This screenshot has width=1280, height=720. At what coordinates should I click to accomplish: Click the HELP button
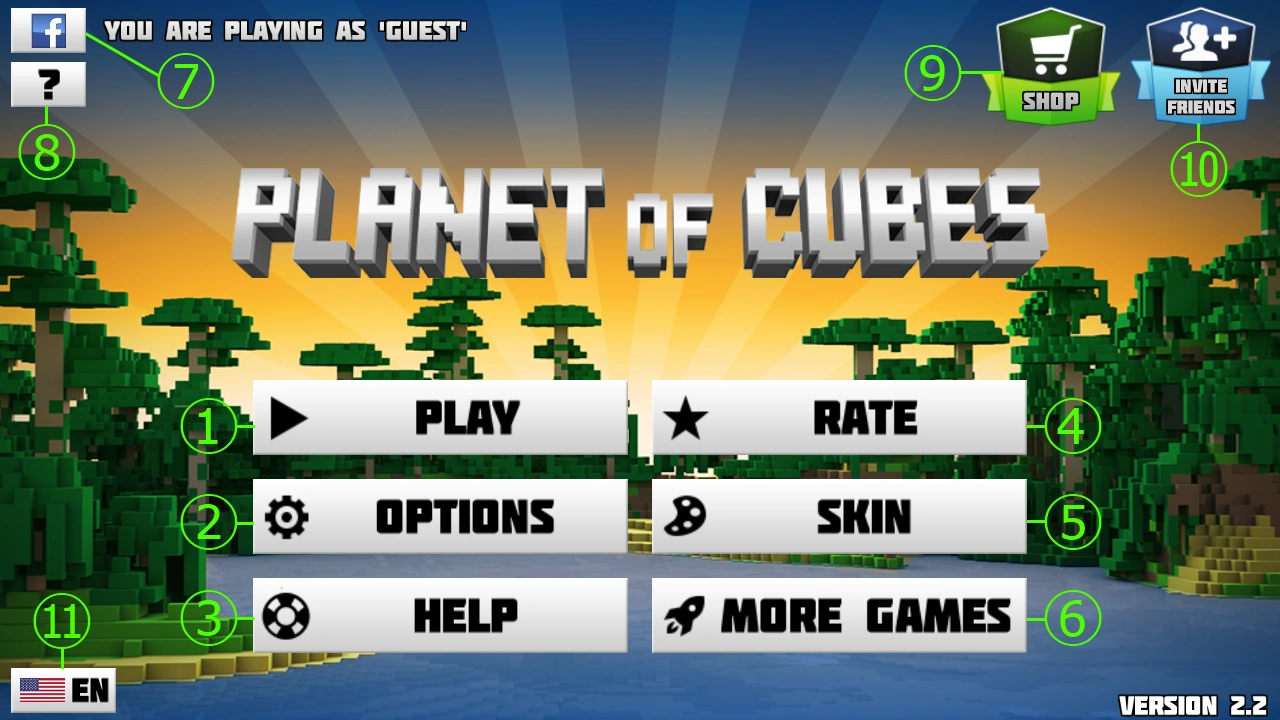[x=440, y=614]
